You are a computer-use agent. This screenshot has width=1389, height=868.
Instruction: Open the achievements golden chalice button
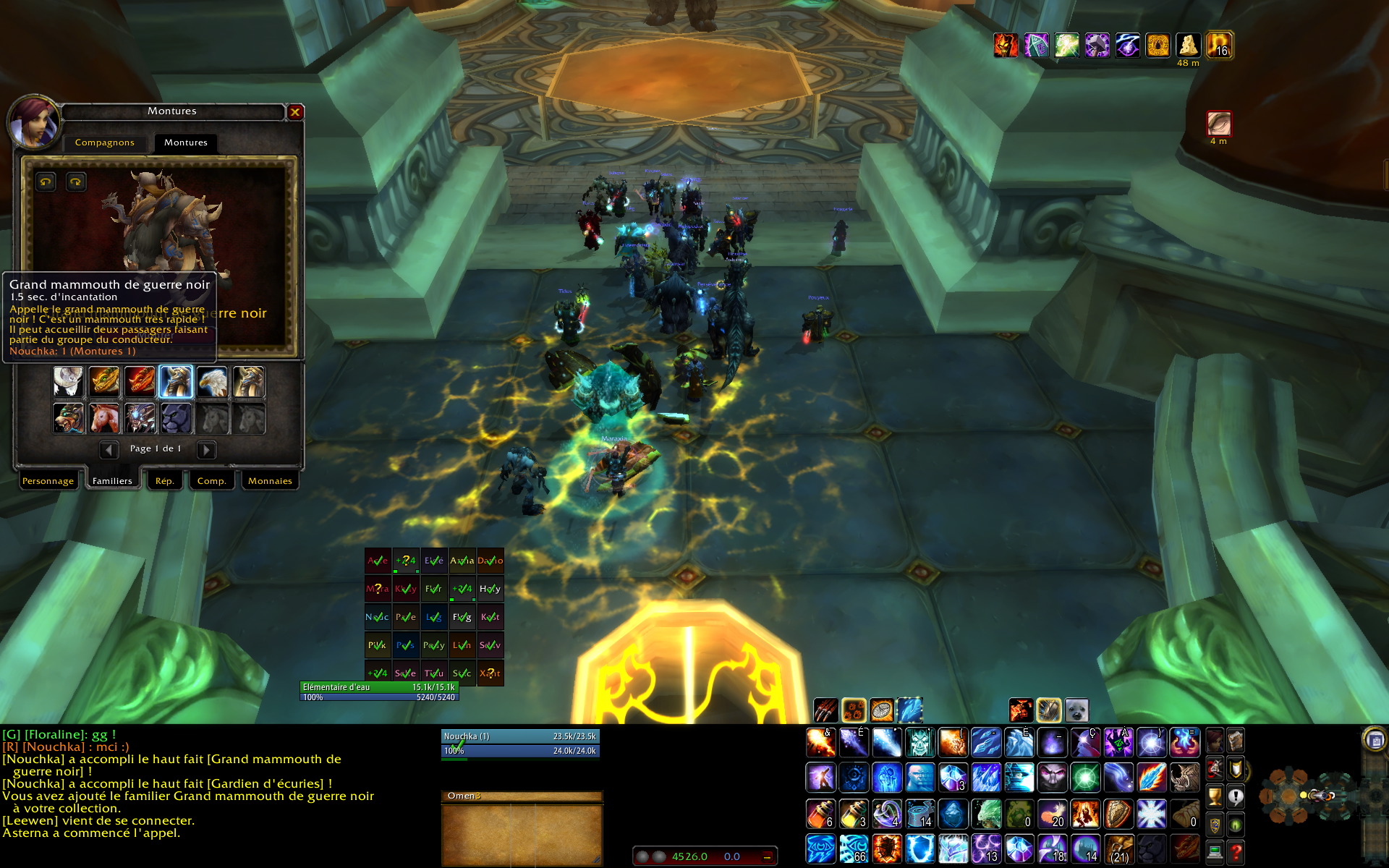(1215, 796)
